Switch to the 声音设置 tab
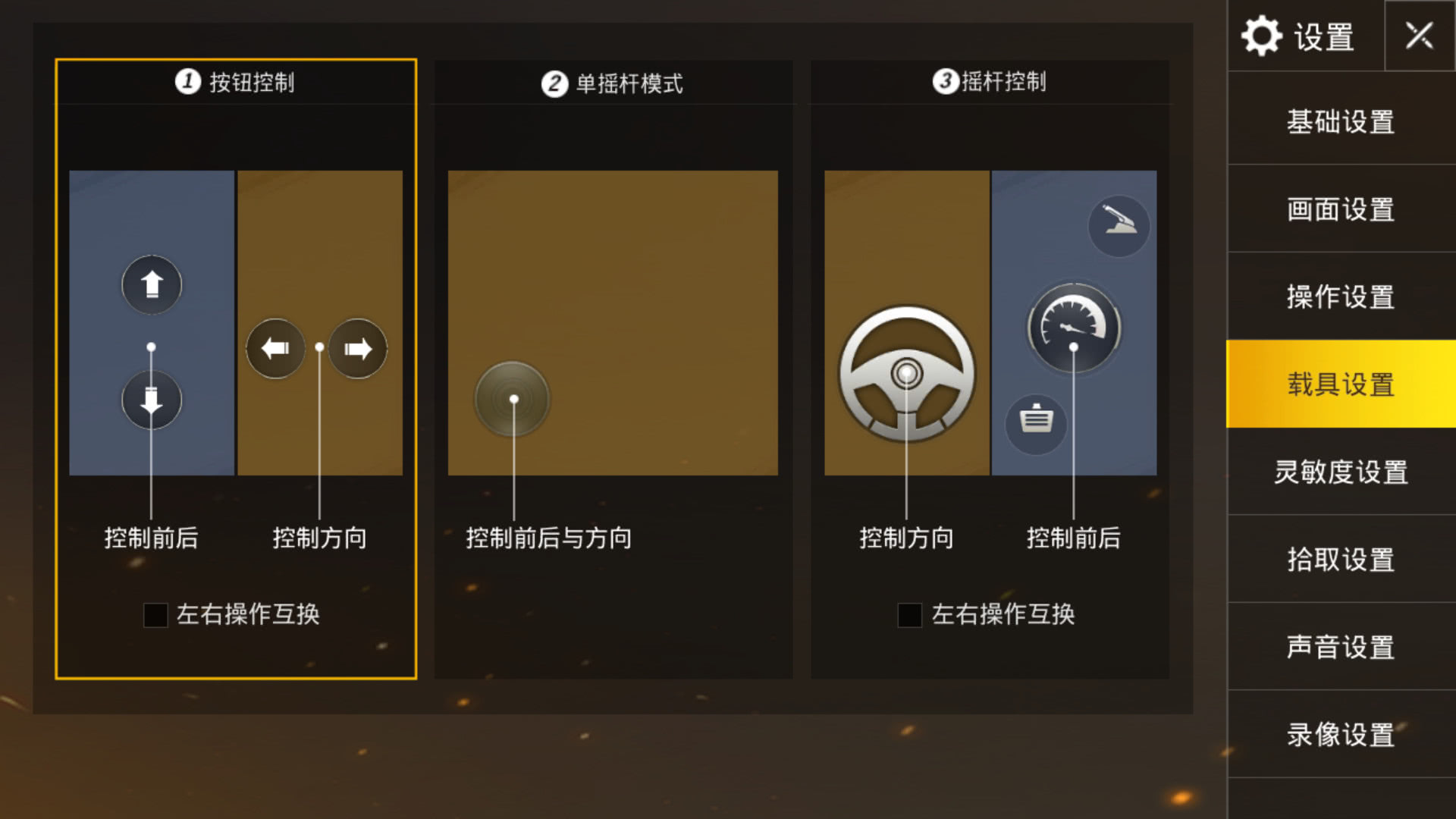The image size is (1456, 819). click(1338, 648)
